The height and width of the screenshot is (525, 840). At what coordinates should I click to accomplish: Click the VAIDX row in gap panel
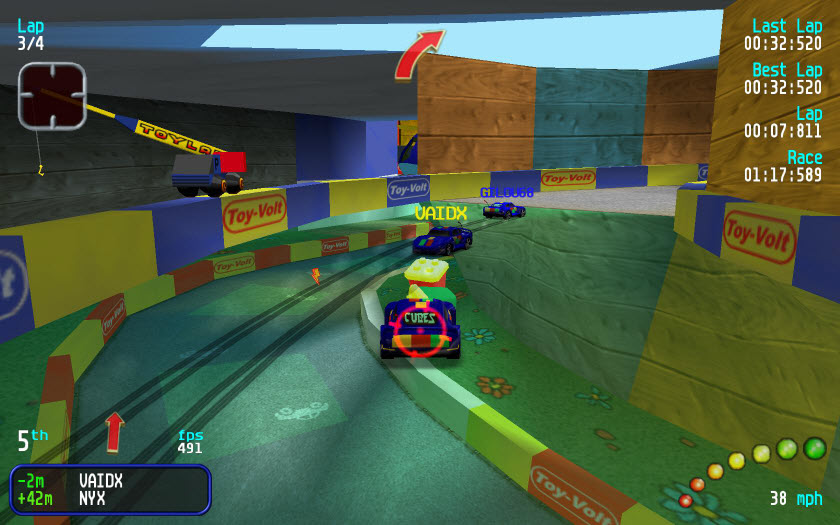pos(110,481)
